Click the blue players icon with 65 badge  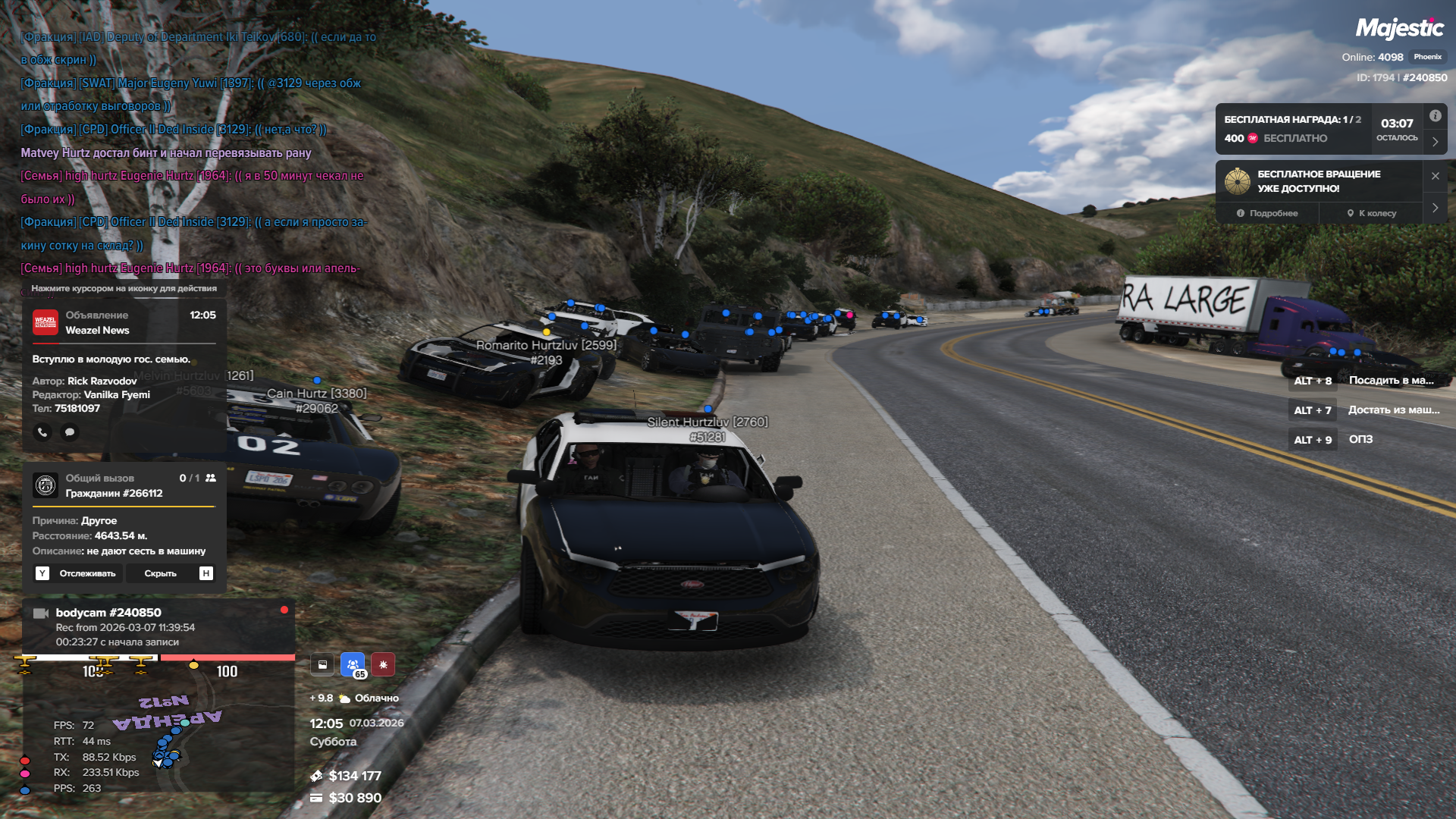(353, 665)
